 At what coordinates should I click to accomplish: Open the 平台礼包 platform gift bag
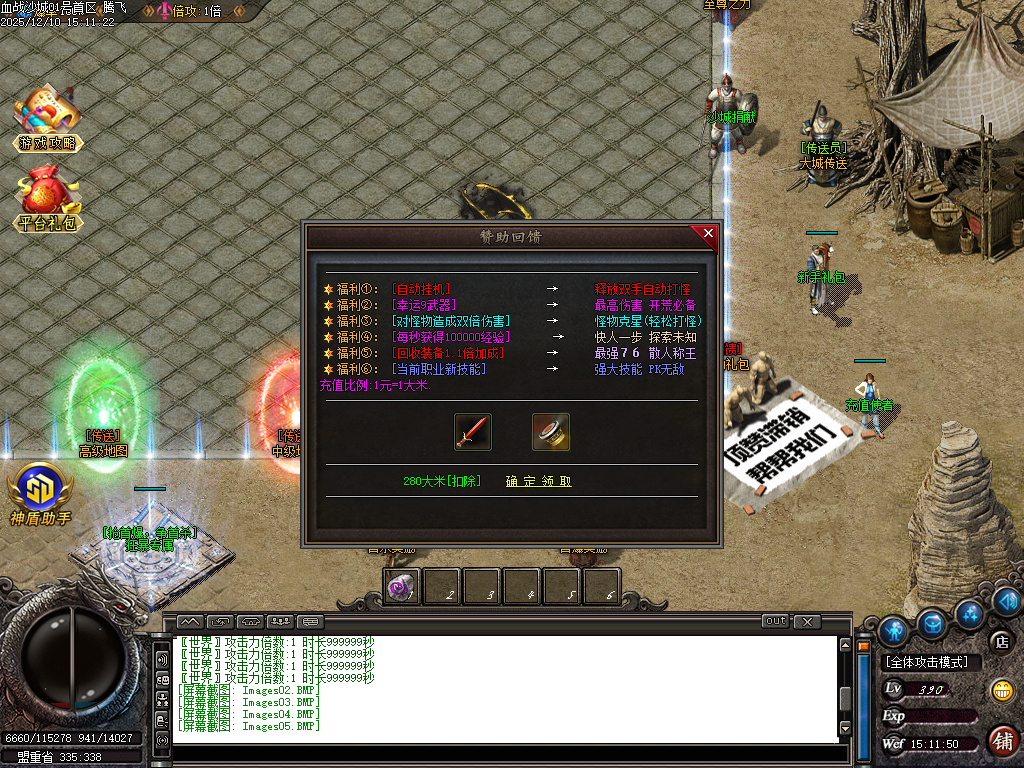47,198
